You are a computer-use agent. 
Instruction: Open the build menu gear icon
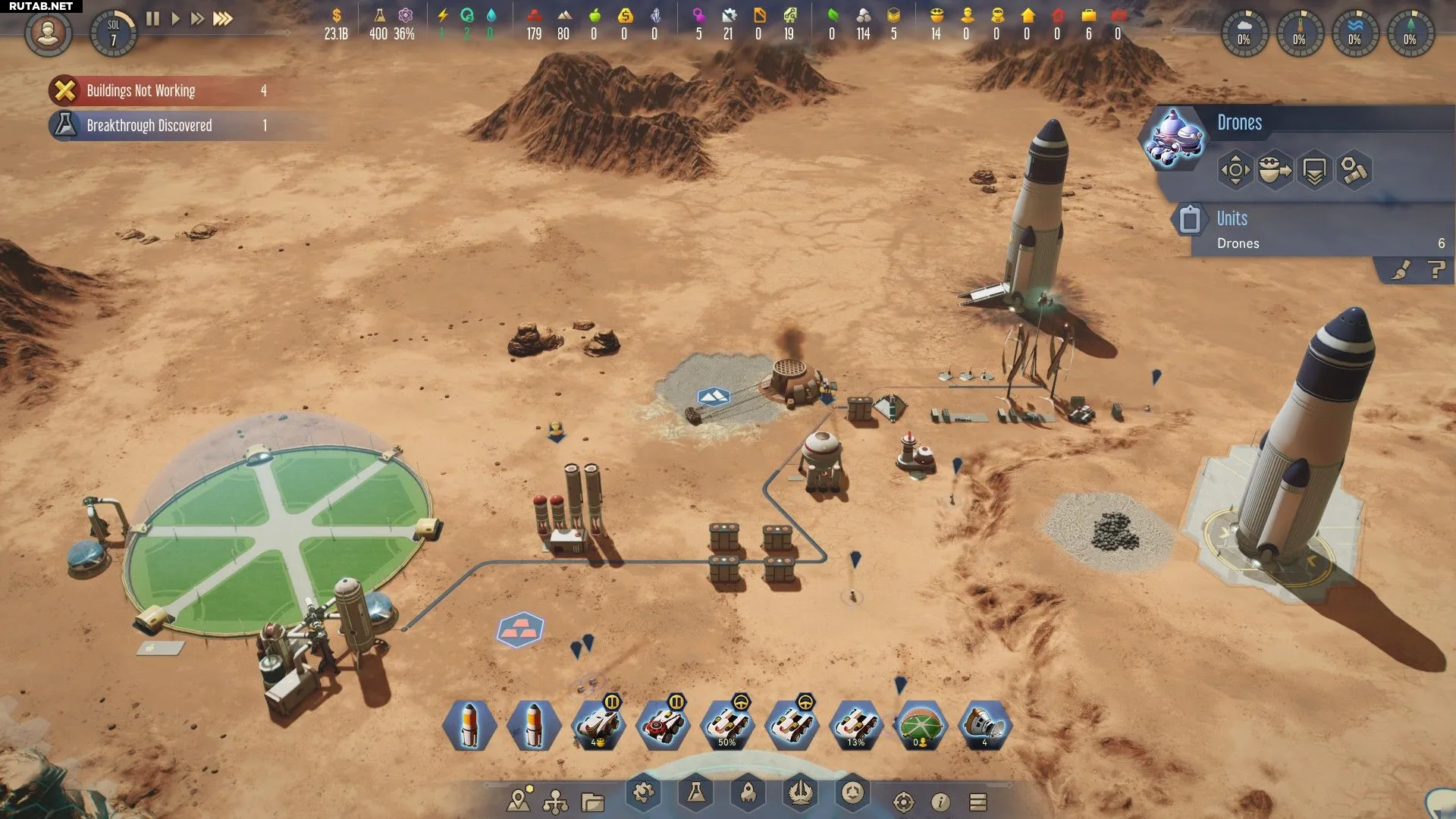[643, 793]
